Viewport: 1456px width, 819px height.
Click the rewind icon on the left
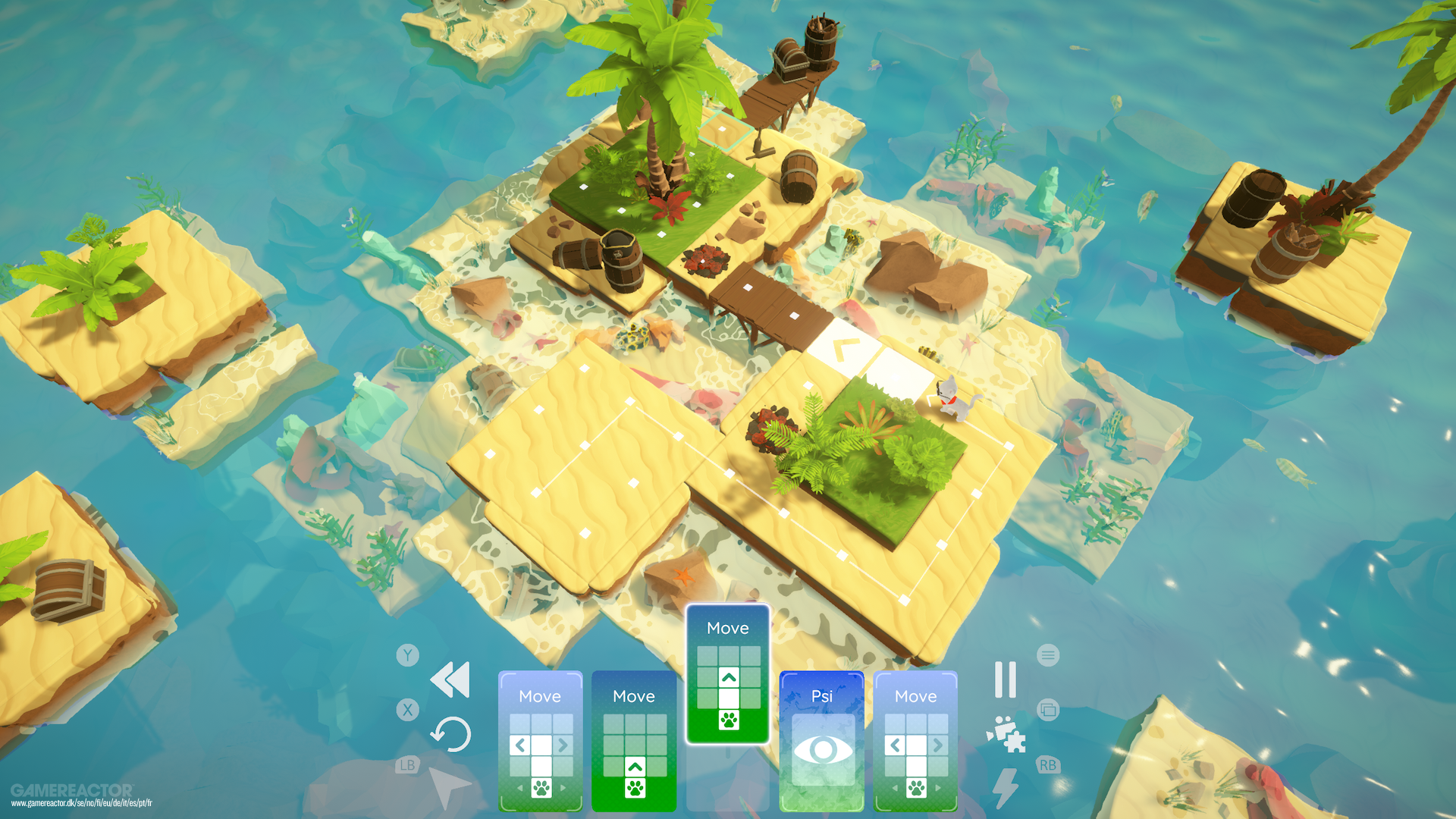click(x=450, y=680)
